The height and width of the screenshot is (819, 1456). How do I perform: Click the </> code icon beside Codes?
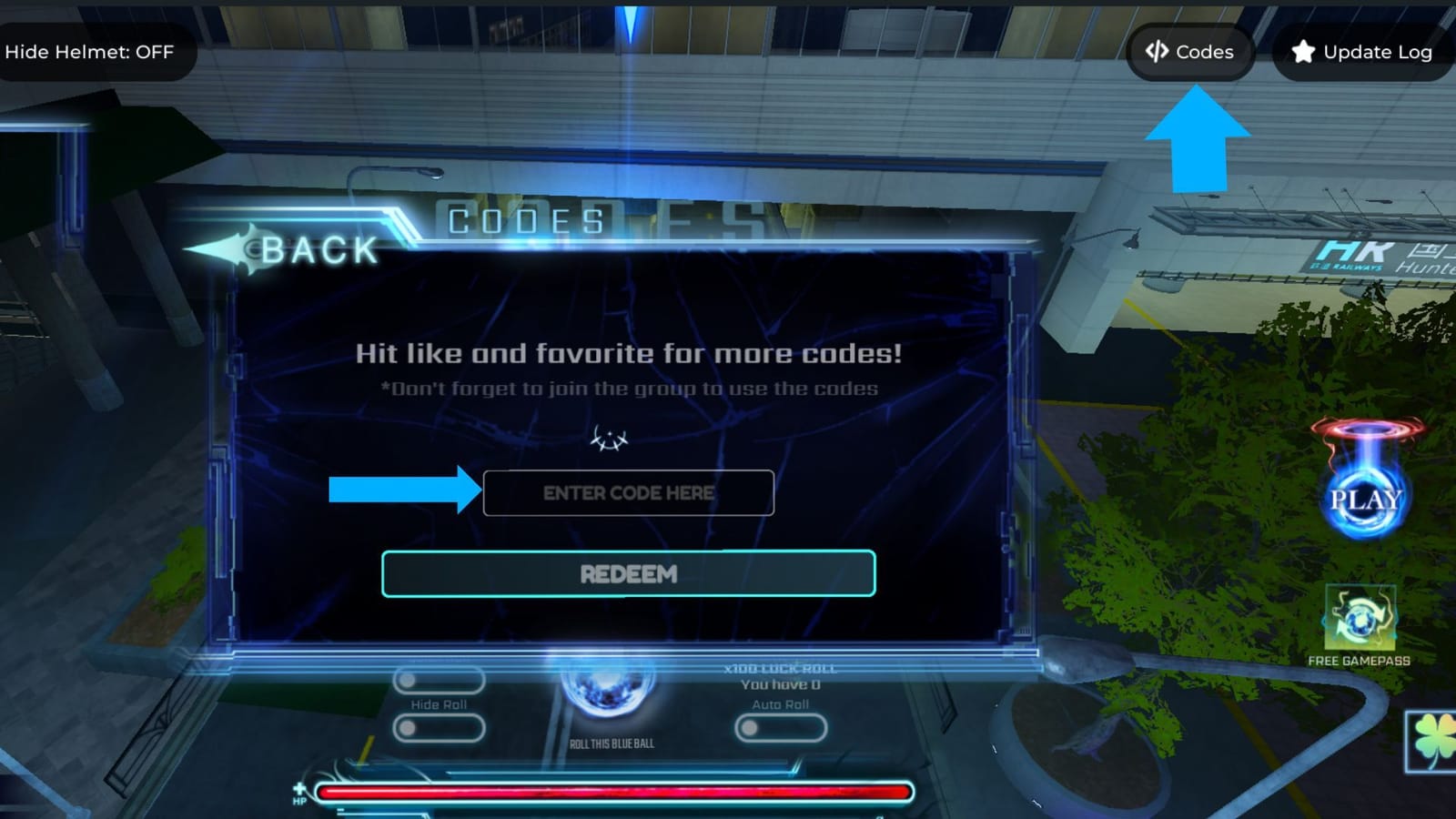coord(1158,52)
